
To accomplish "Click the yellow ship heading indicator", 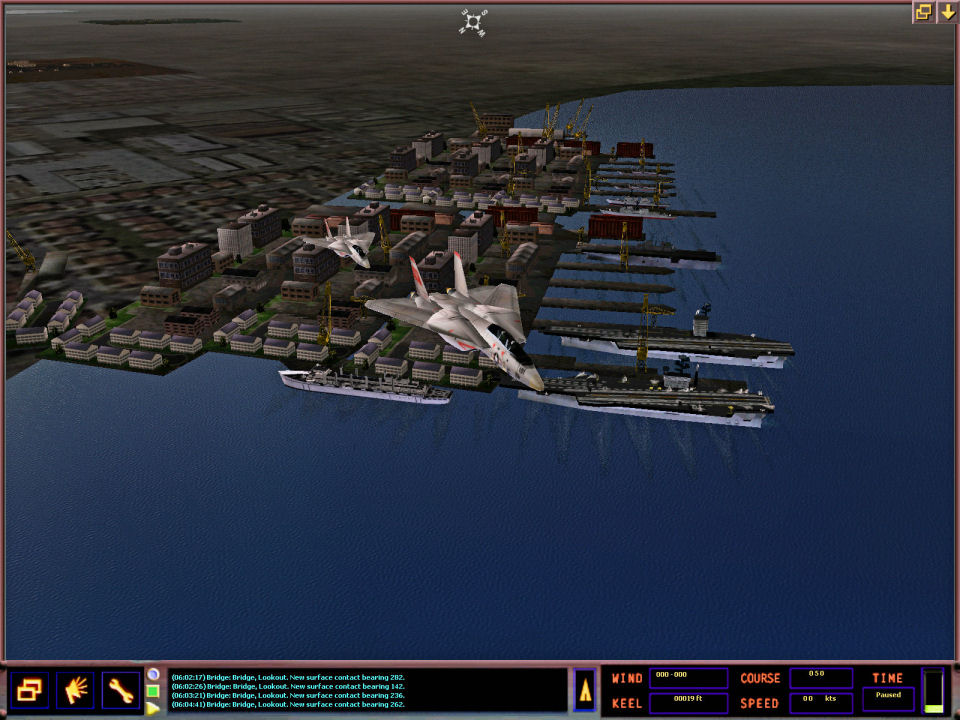I will coord(585,690).
